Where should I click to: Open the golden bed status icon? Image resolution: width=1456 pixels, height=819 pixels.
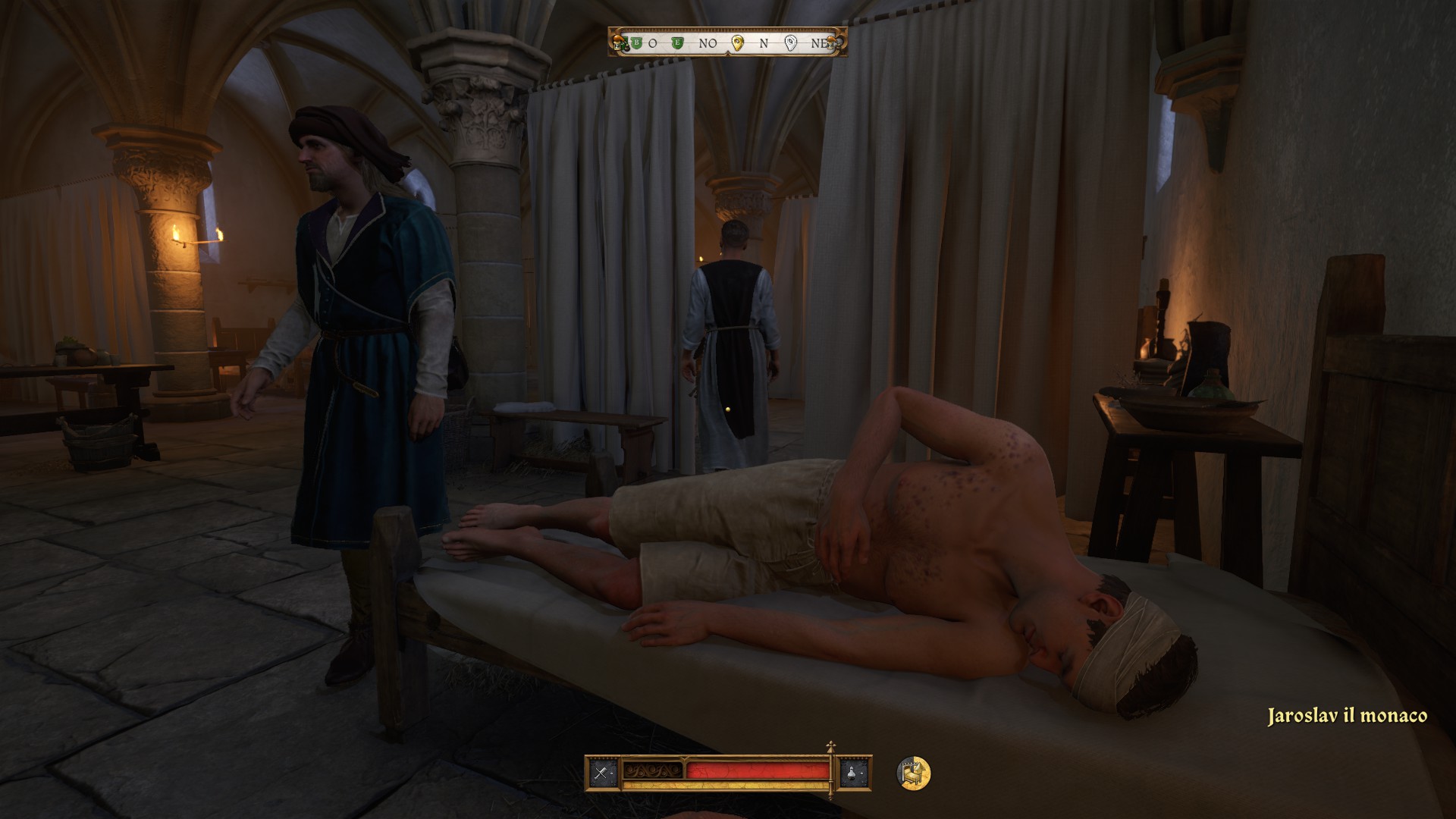pos(913,773)
